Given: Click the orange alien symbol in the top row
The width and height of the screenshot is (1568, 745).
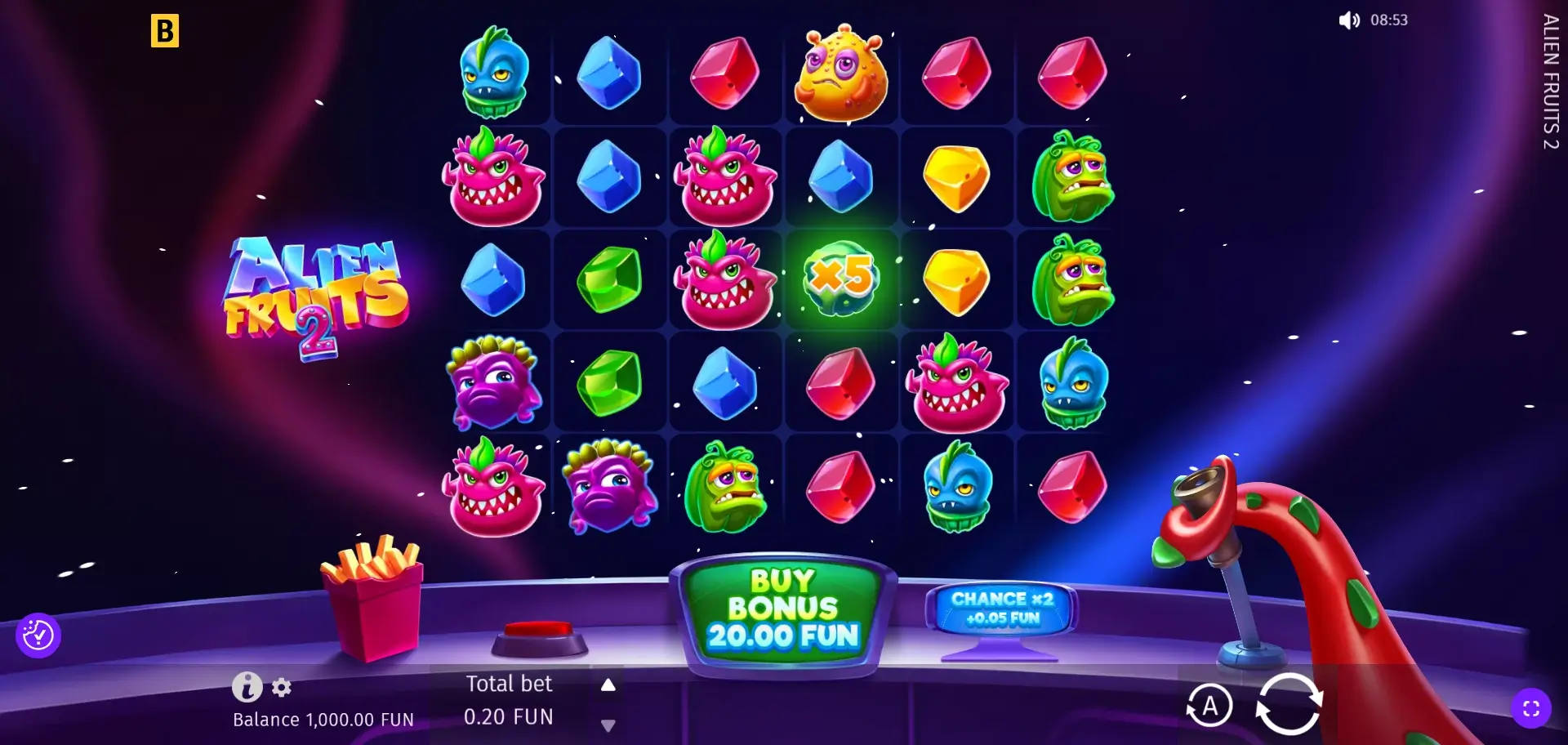Looking at the screenshot, I should [841, 76].
